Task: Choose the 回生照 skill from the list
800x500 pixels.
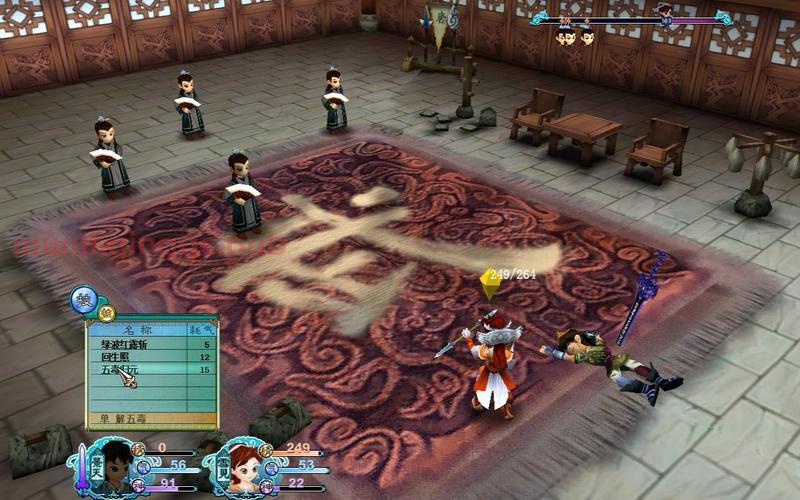Action: click(x=150, y=357)
